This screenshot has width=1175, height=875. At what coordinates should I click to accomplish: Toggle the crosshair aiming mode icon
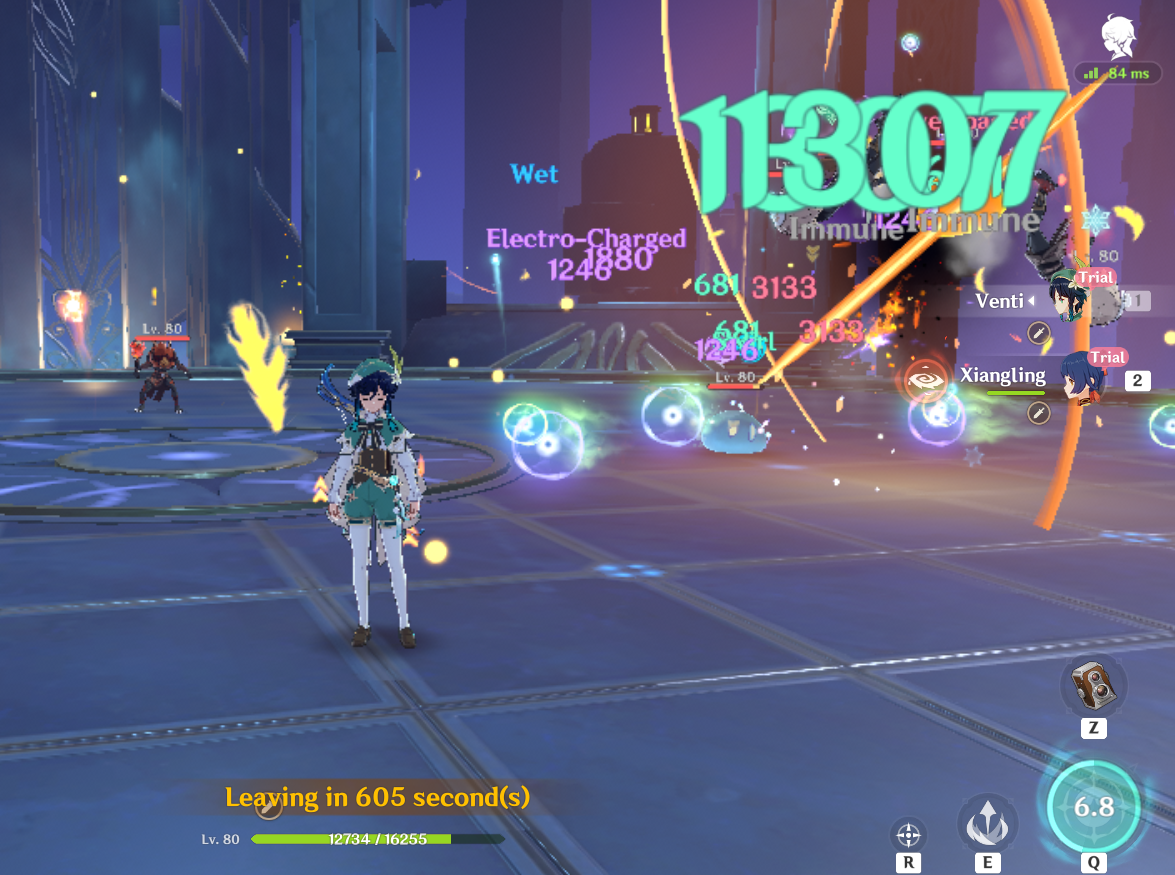(x=908, y=833)
